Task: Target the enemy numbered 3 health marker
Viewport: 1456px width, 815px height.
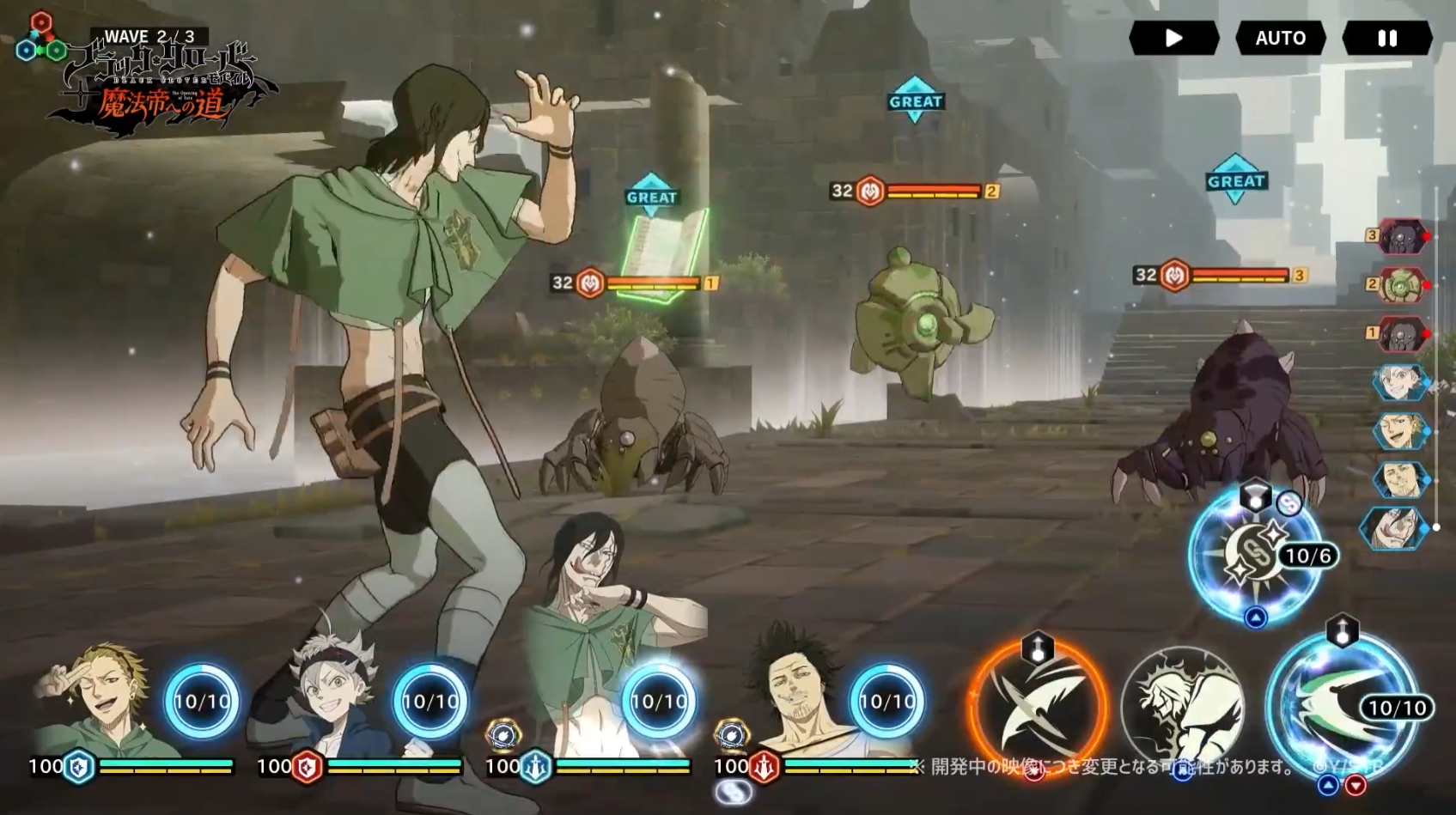Action: (1220, 275)
